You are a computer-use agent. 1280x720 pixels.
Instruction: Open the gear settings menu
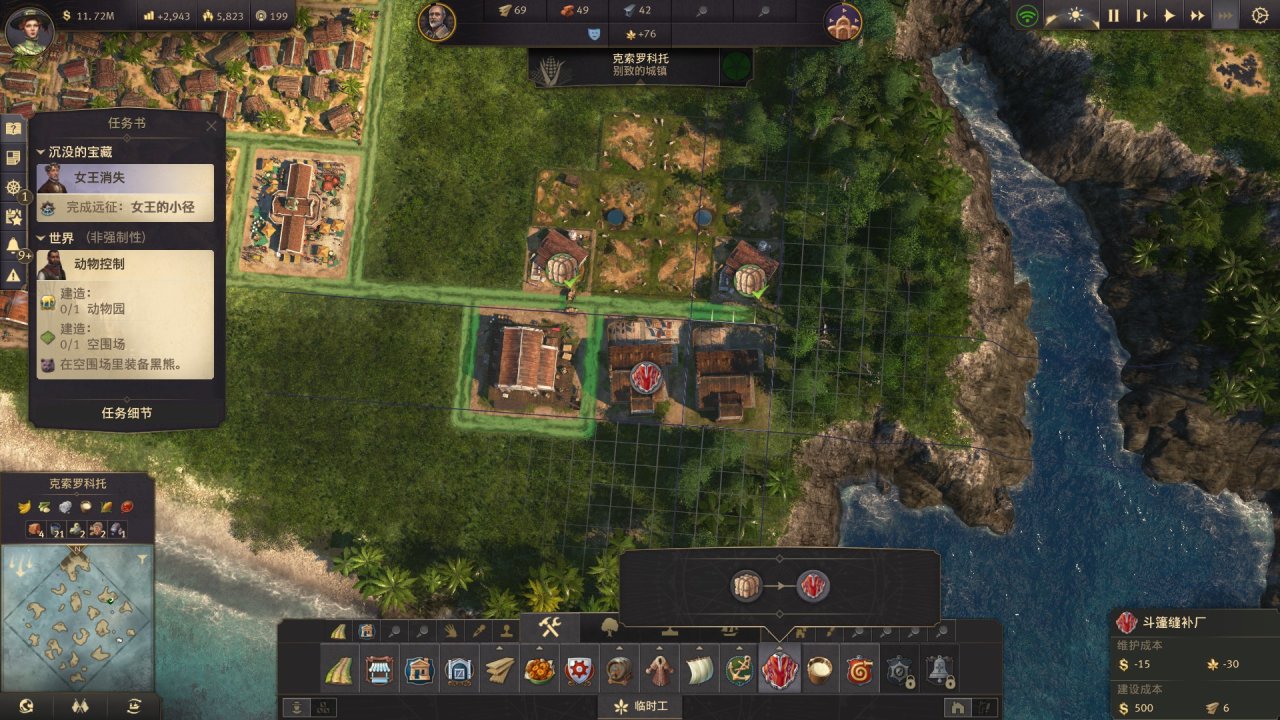point(1259,16)
